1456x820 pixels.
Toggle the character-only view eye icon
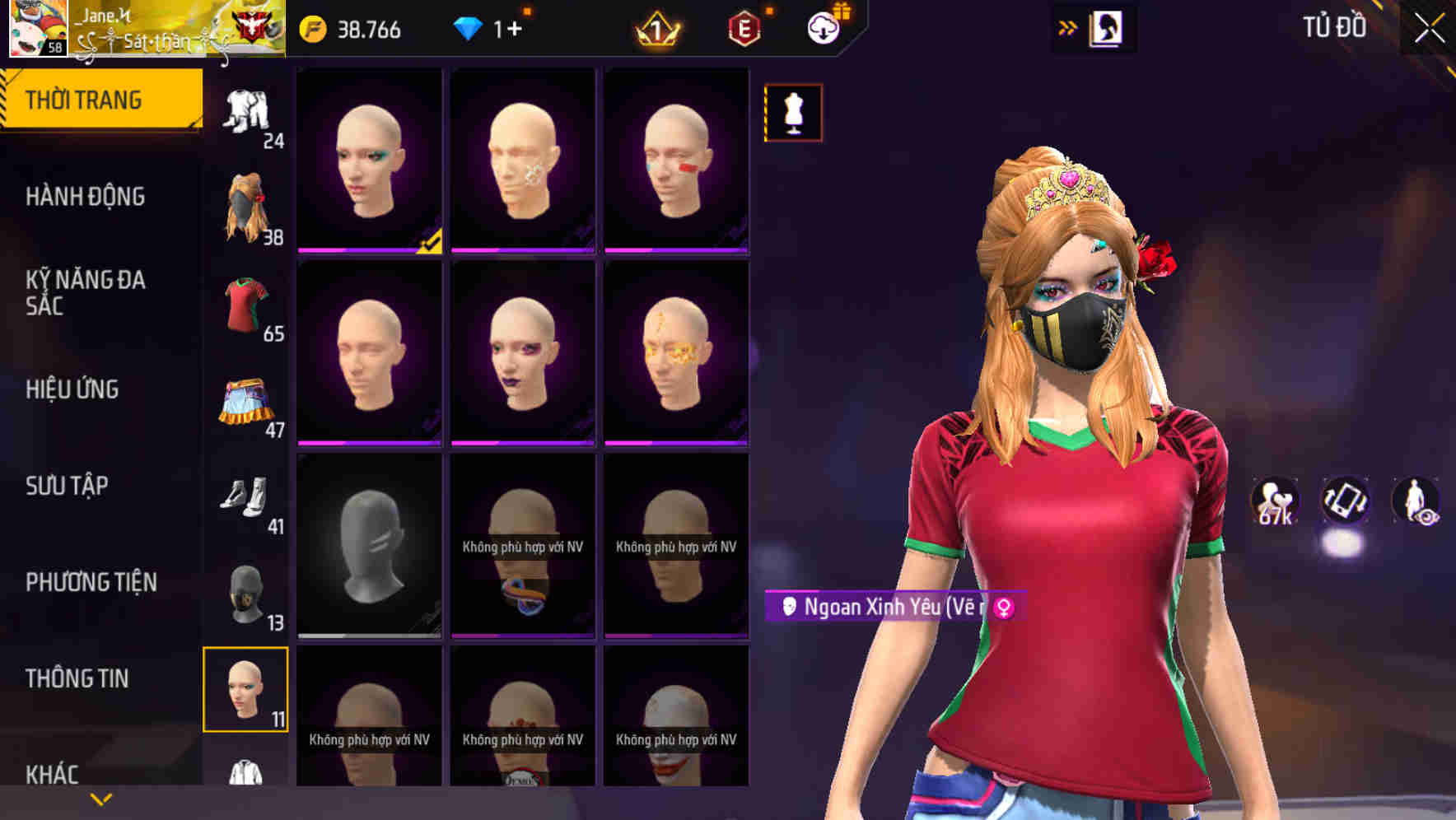pyautogui.click(x=1418, y=502)
